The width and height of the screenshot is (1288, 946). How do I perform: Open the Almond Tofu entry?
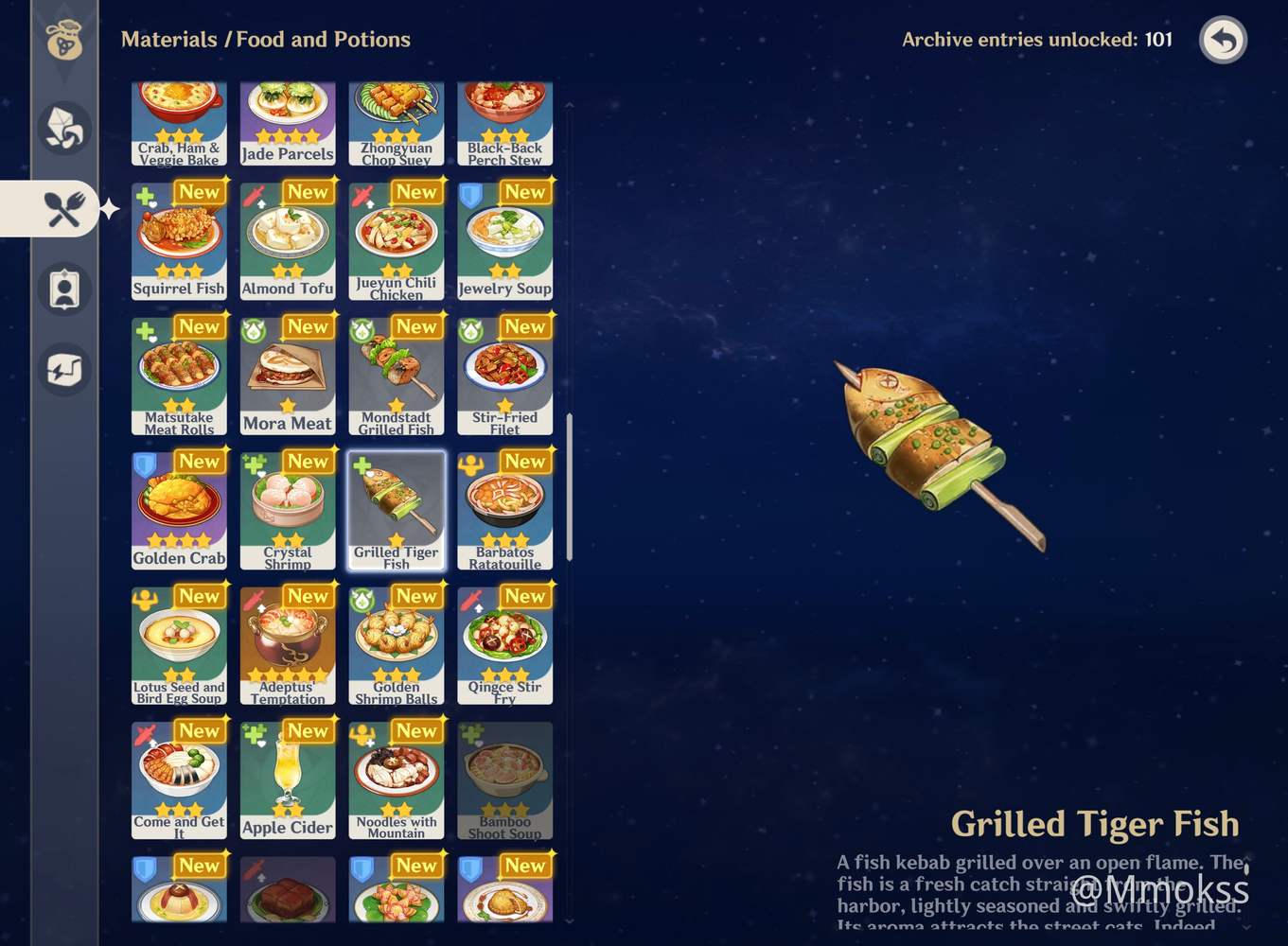[288, 239]
